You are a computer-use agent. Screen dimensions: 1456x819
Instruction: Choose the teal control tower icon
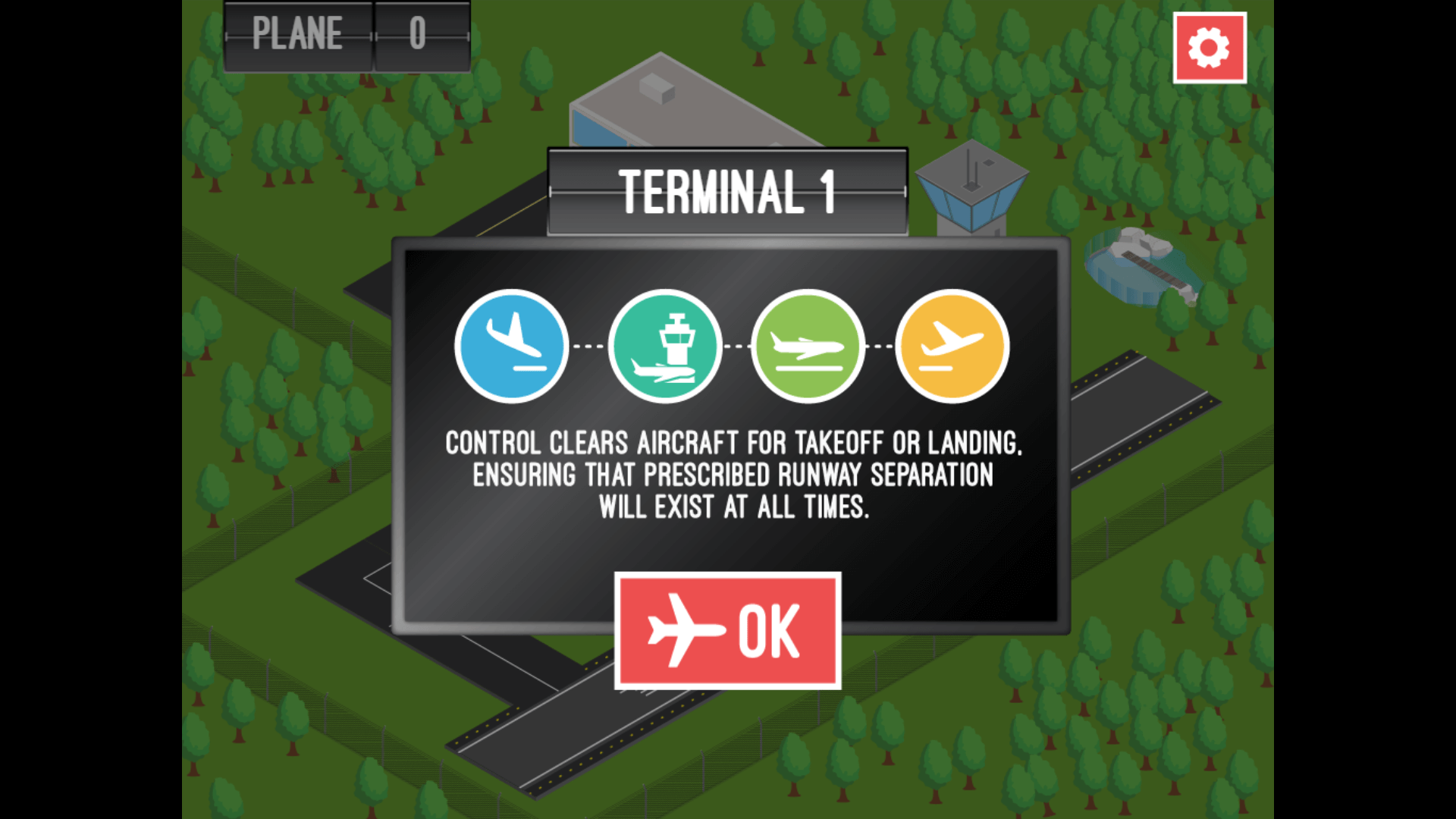point(664,347)
